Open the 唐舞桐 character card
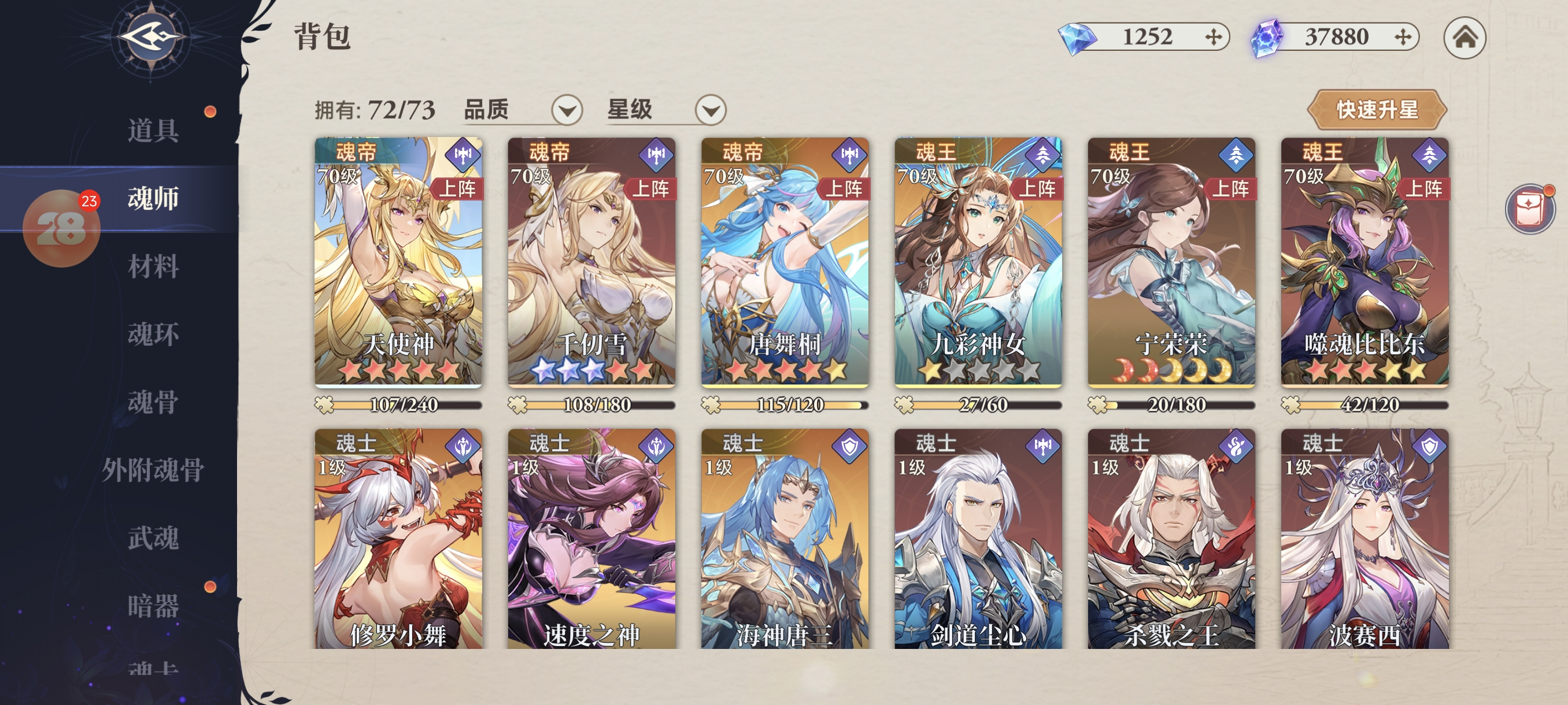The height and width of the screenshot is (705, 1568). pos(785,262)
